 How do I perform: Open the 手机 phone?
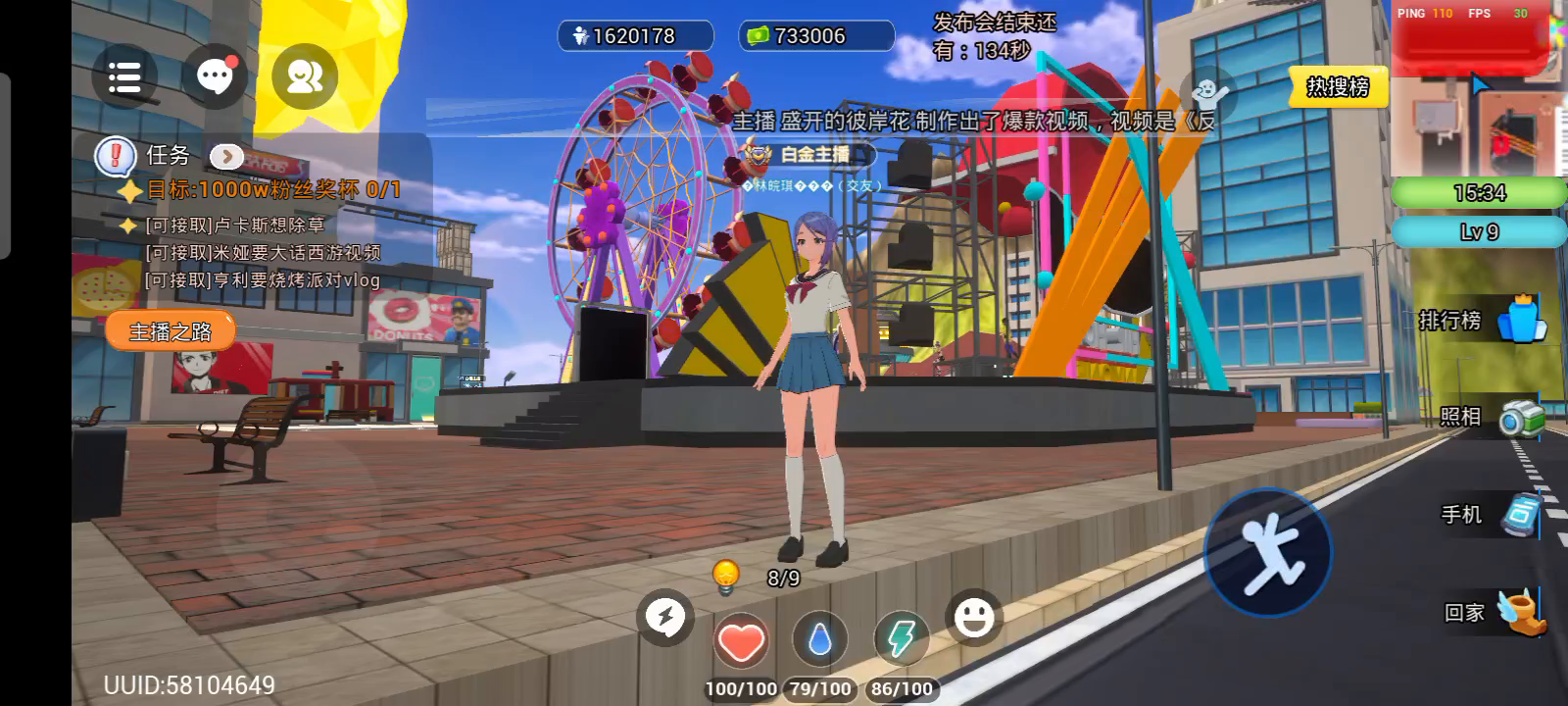coord(1490,515)
